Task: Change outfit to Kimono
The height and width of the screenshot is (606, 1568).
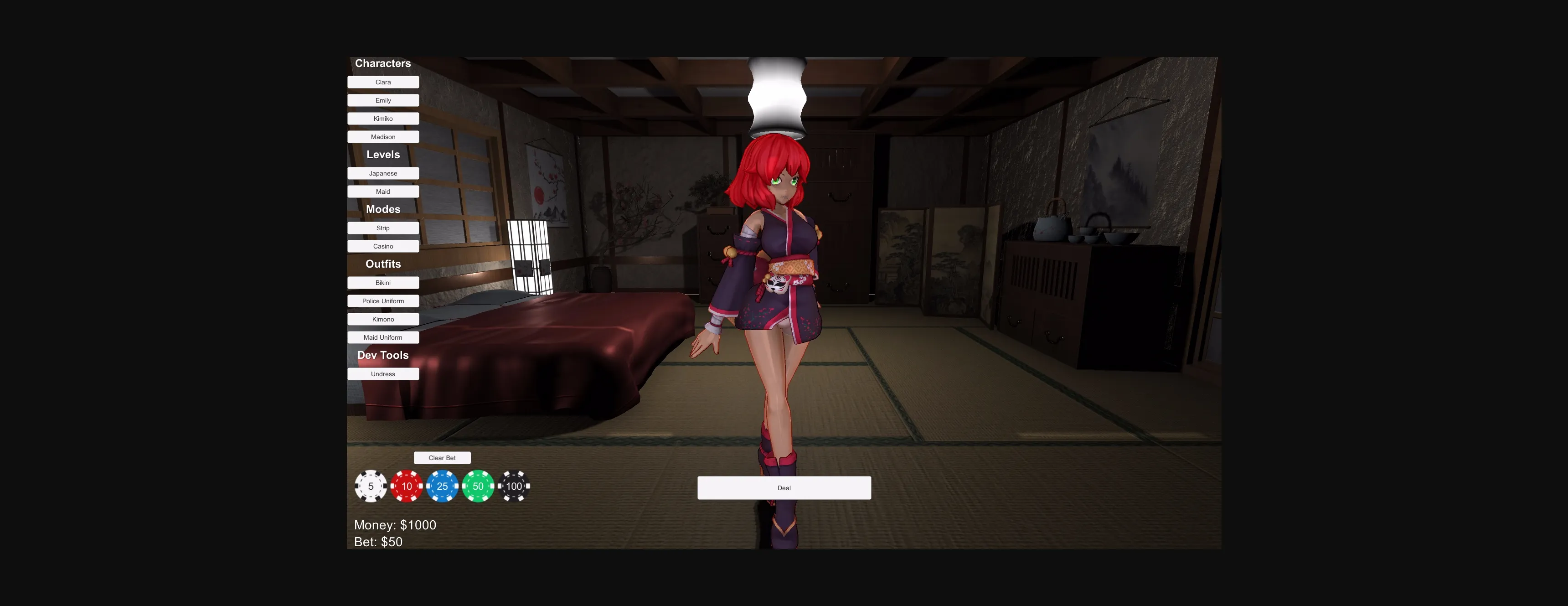Action: pyautogui.click(x=383, y=319)
